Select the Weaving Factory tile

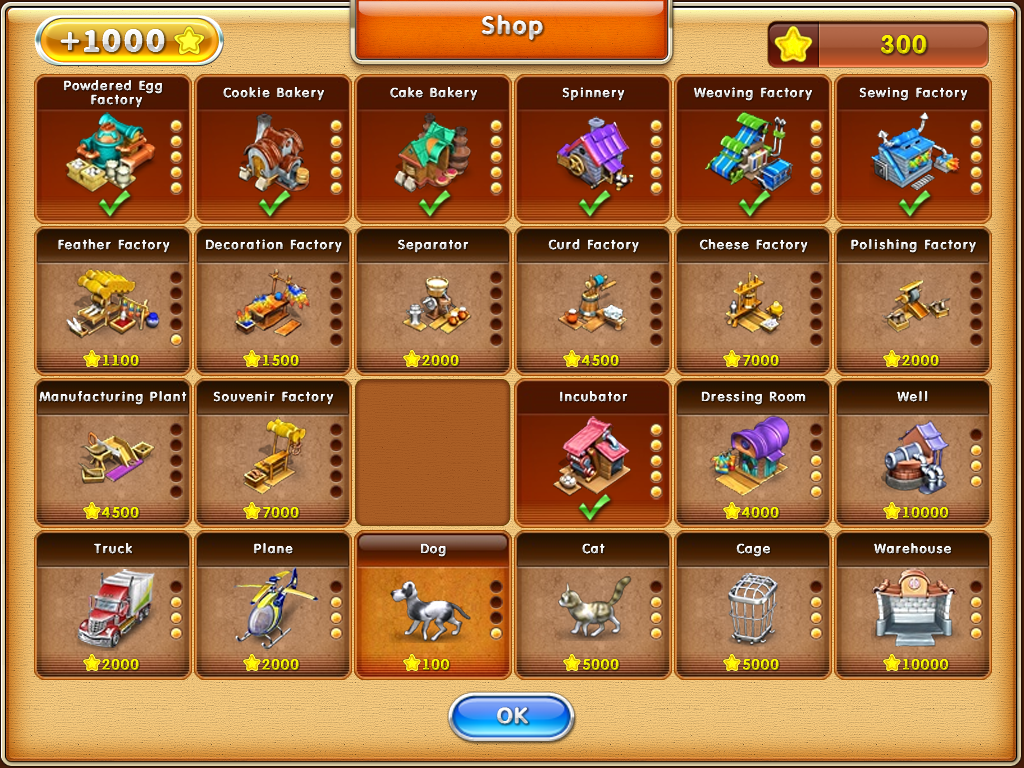pos(753,150)
